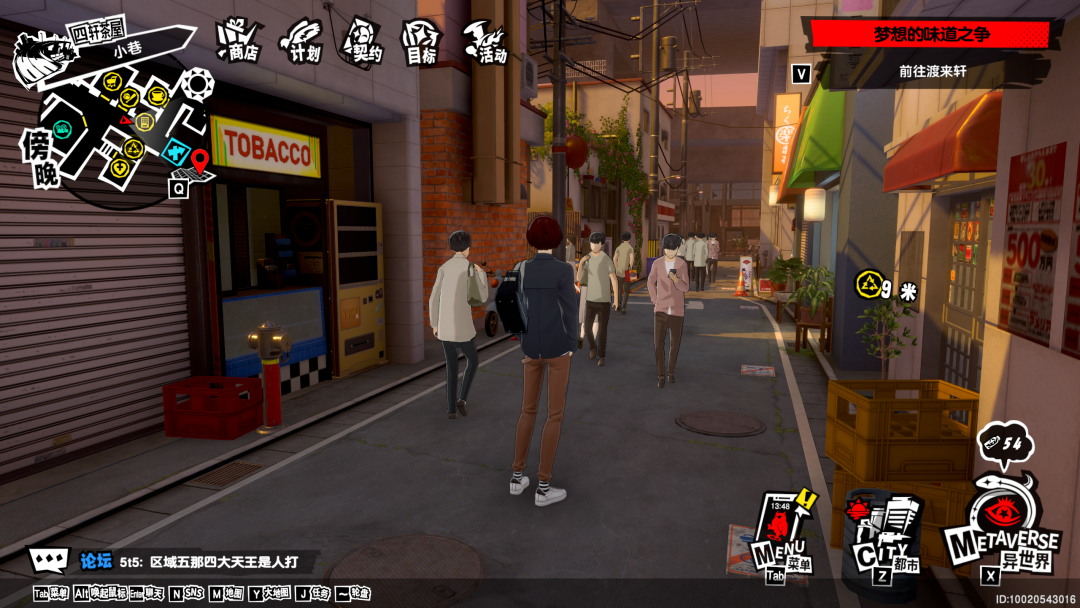The width and height of the screenshot is (1080, 608).
Task: Select the teal marker on minimap
Action: (x=63, y=128)
